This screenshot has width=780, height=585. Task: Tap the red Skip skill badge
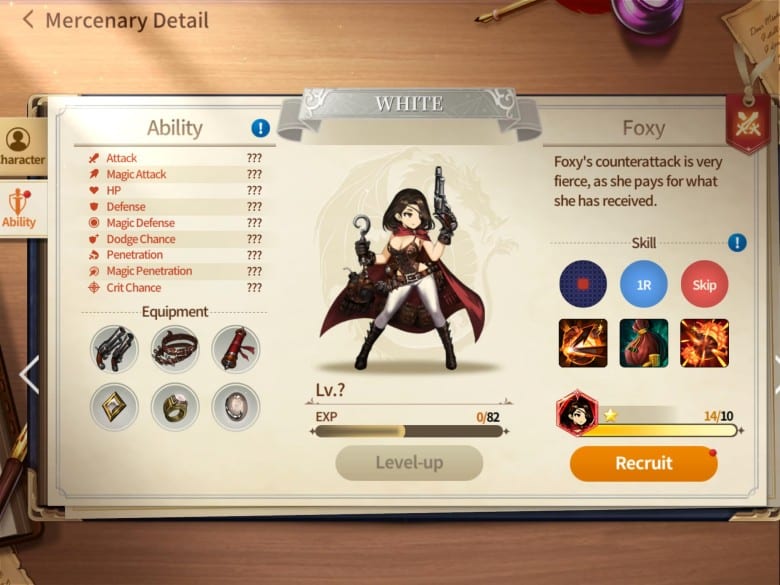click(704, 284)
